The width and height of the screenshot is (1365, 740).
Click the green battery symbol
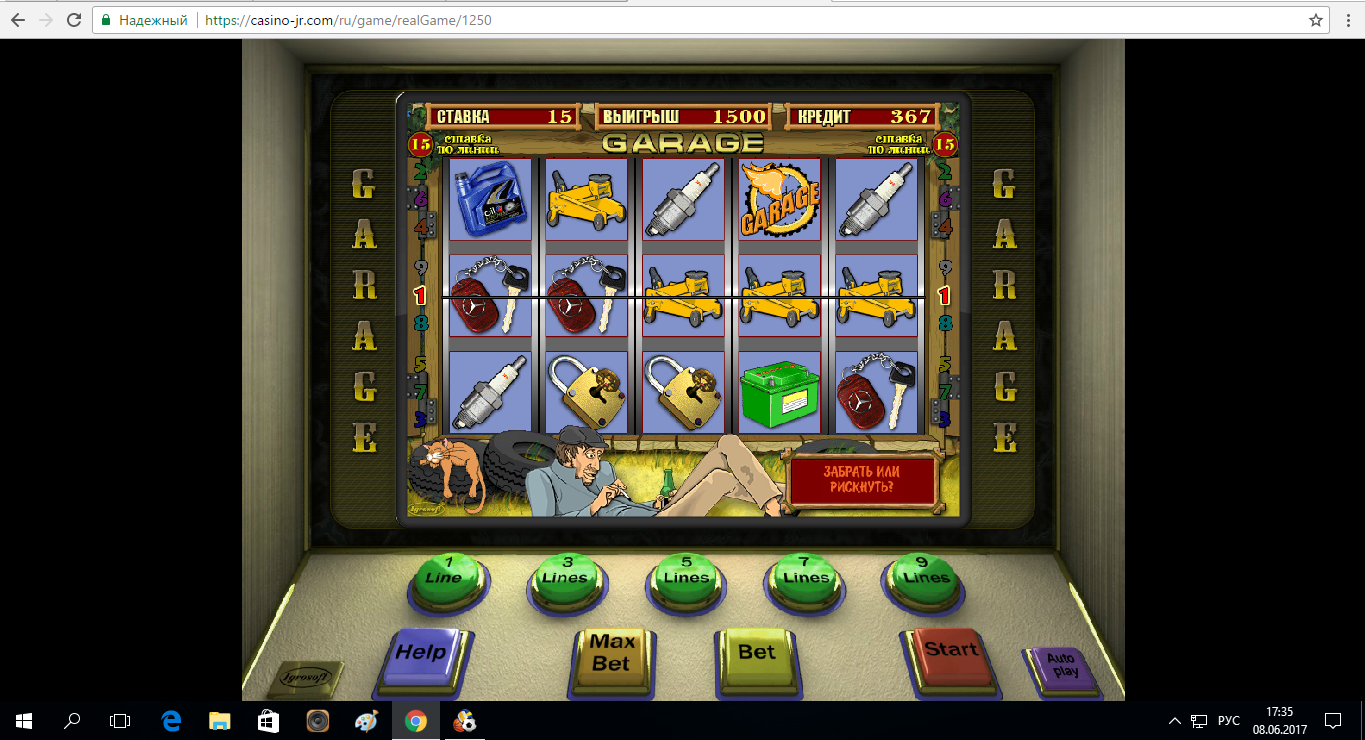click(x=779, y=390)
